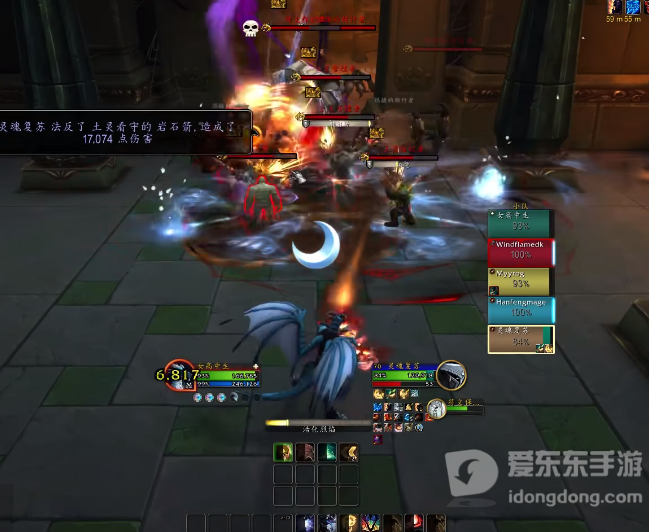Use the crescent moon ability icon
The image size is (649, 532).
tap(348, 452)
